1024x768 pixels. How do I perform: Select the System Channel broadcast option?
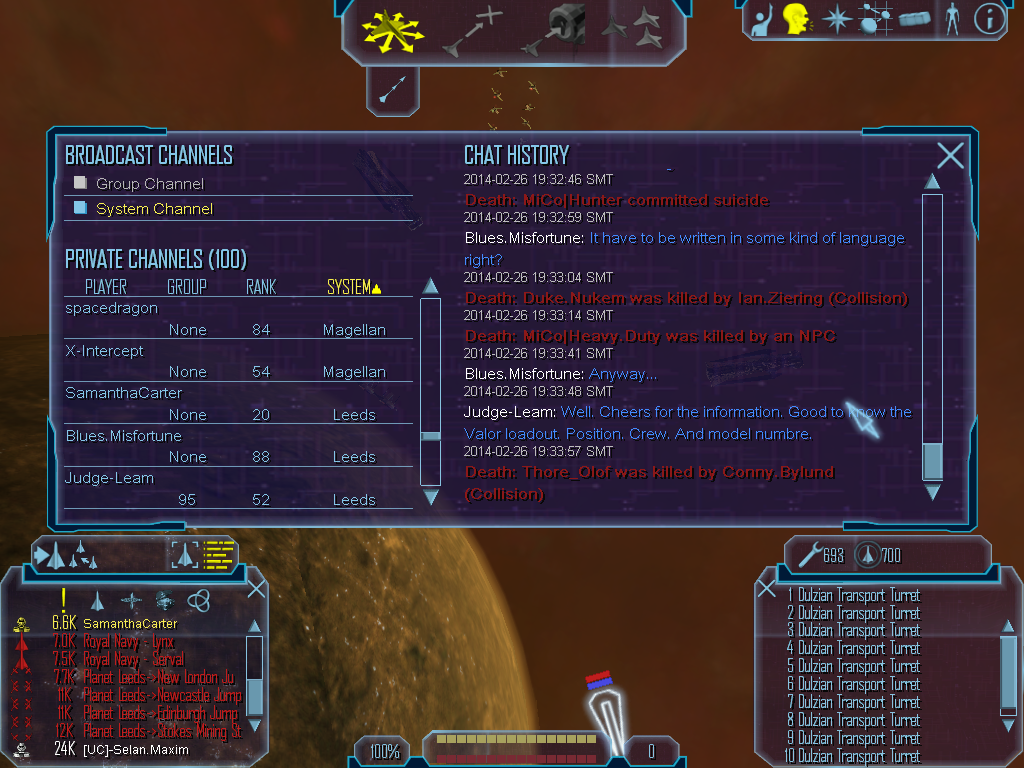(153, 209)
